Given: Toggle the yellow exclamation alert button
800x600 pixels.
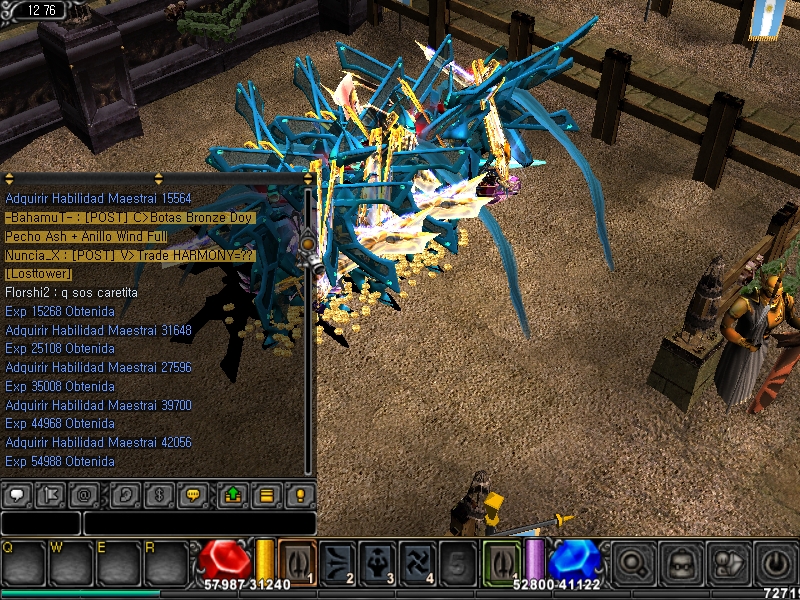Looking at the screenshot, I should 299,495.
